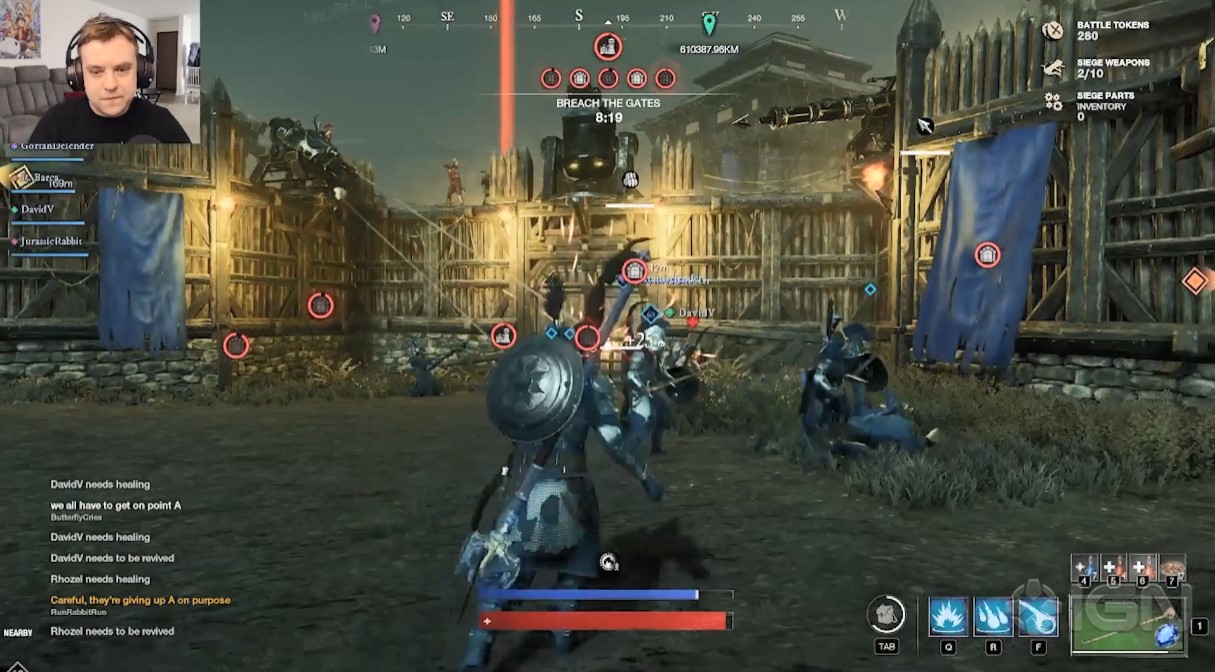
Task: Click the teal waypoint marker on compass
Action: (709, 24)
